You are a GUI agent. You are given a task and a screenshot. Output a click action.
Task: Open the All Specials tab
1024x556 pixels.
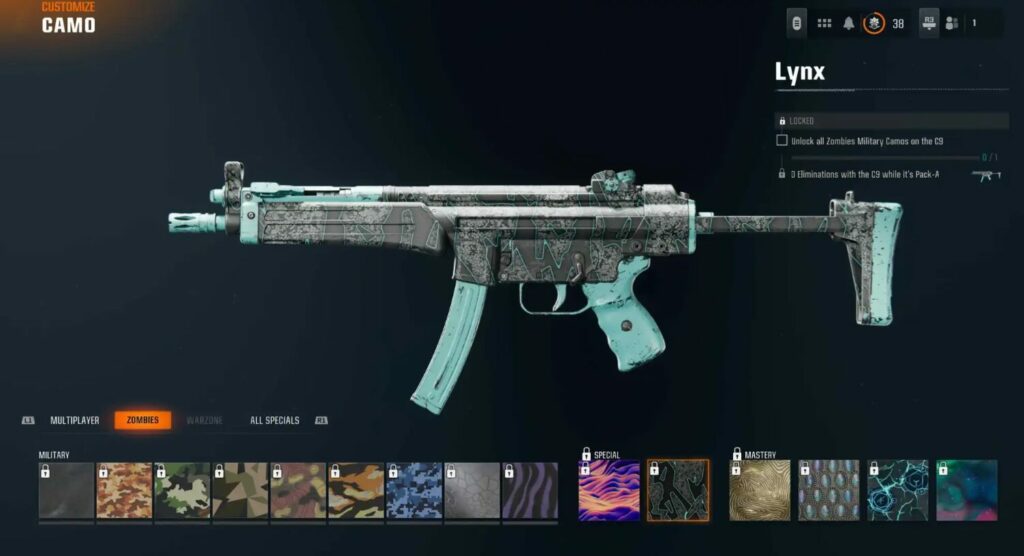click(274, 421)
